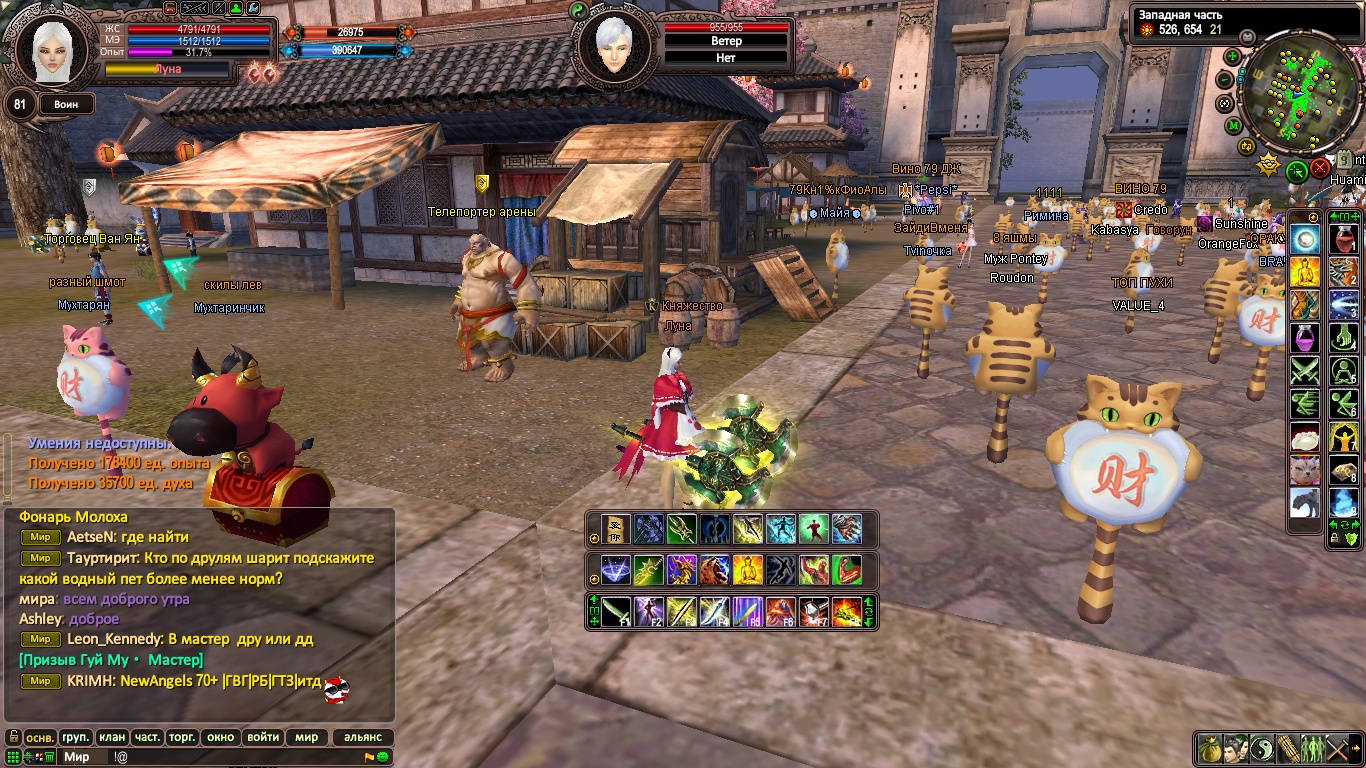The width and height of the screenshot is (1366, 768).
Task: Switch chat to the "груп." tab
Action: tap(75, 737)
